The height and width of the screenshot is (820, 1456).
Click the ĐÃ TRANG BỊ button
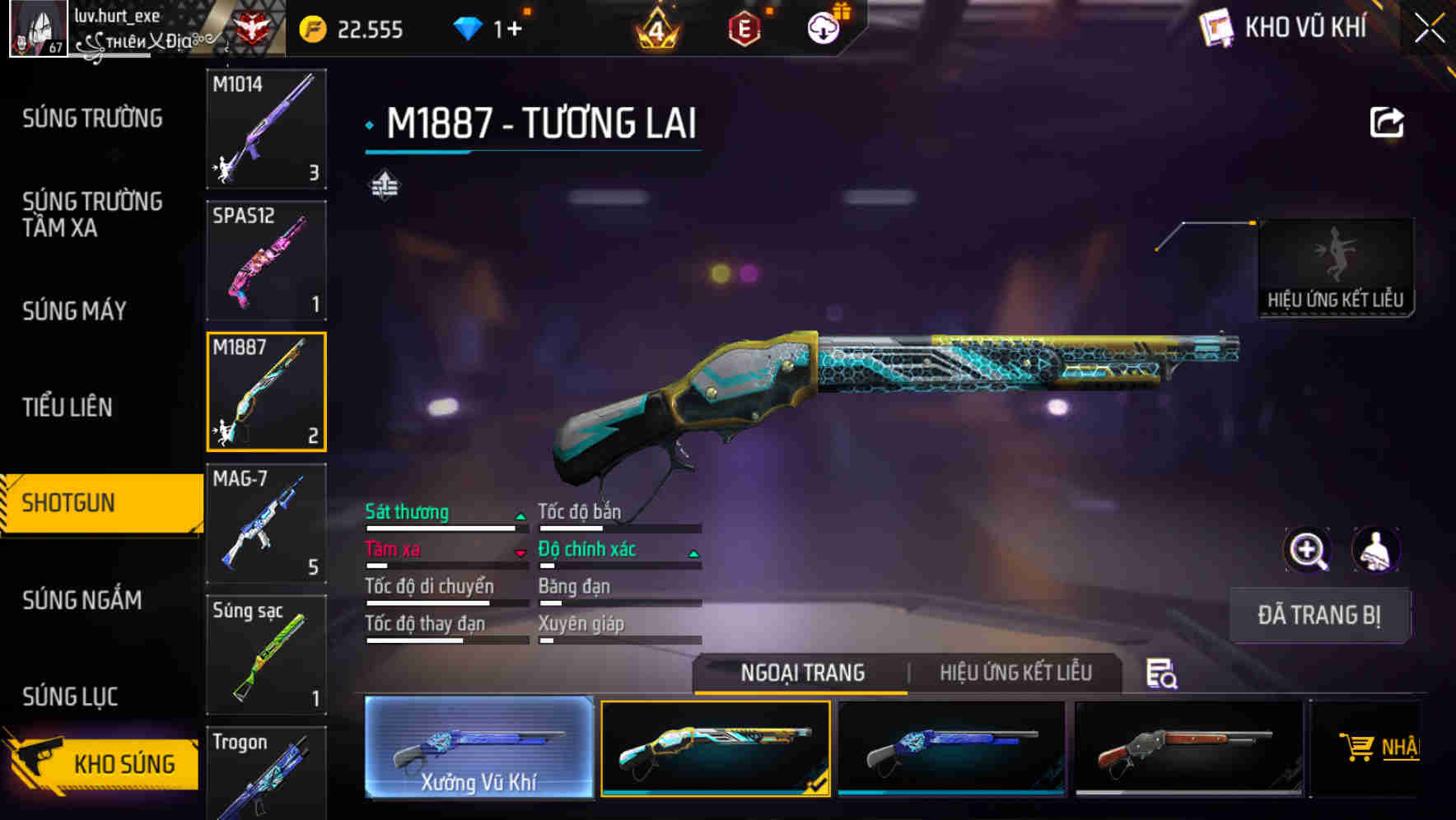pyautogui.click(x=1318, y=615)
